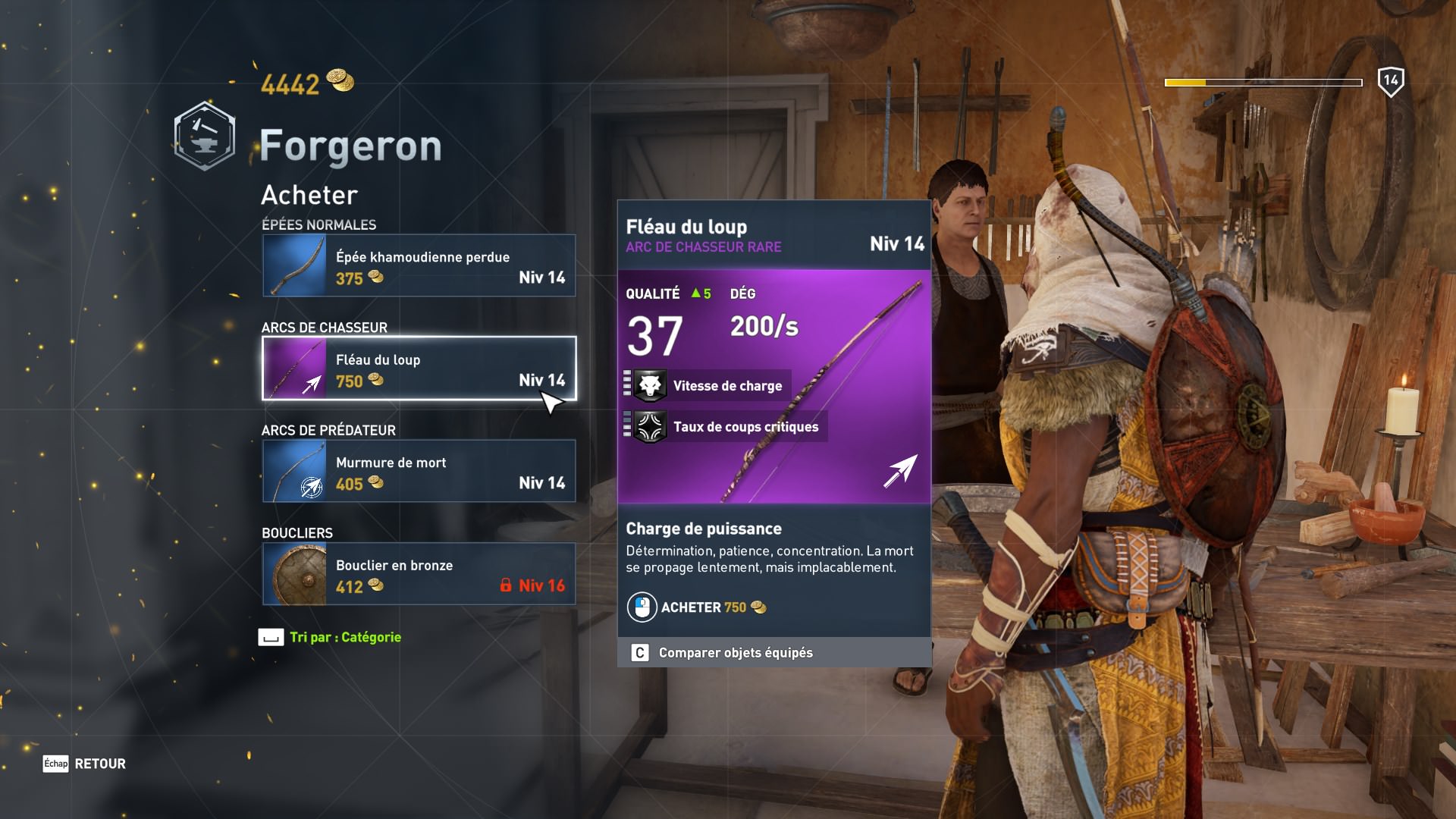Viewport: 1456px width, 819px height.
Task: Switch to the Acheter tab
Action: (x=308, y=195)
